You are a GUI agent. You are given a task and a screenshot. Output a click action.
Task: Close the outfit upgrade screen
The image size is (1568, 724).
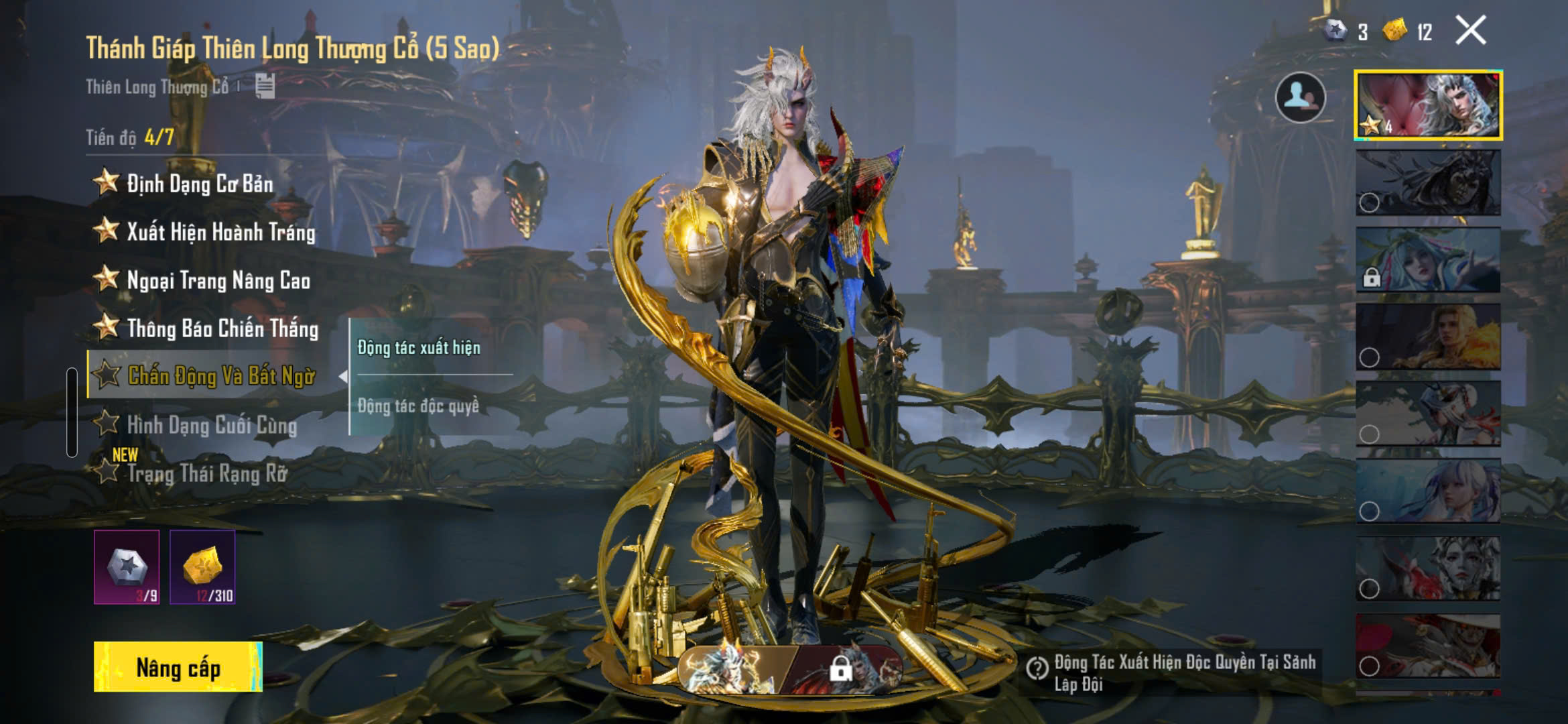[1471, 31]
